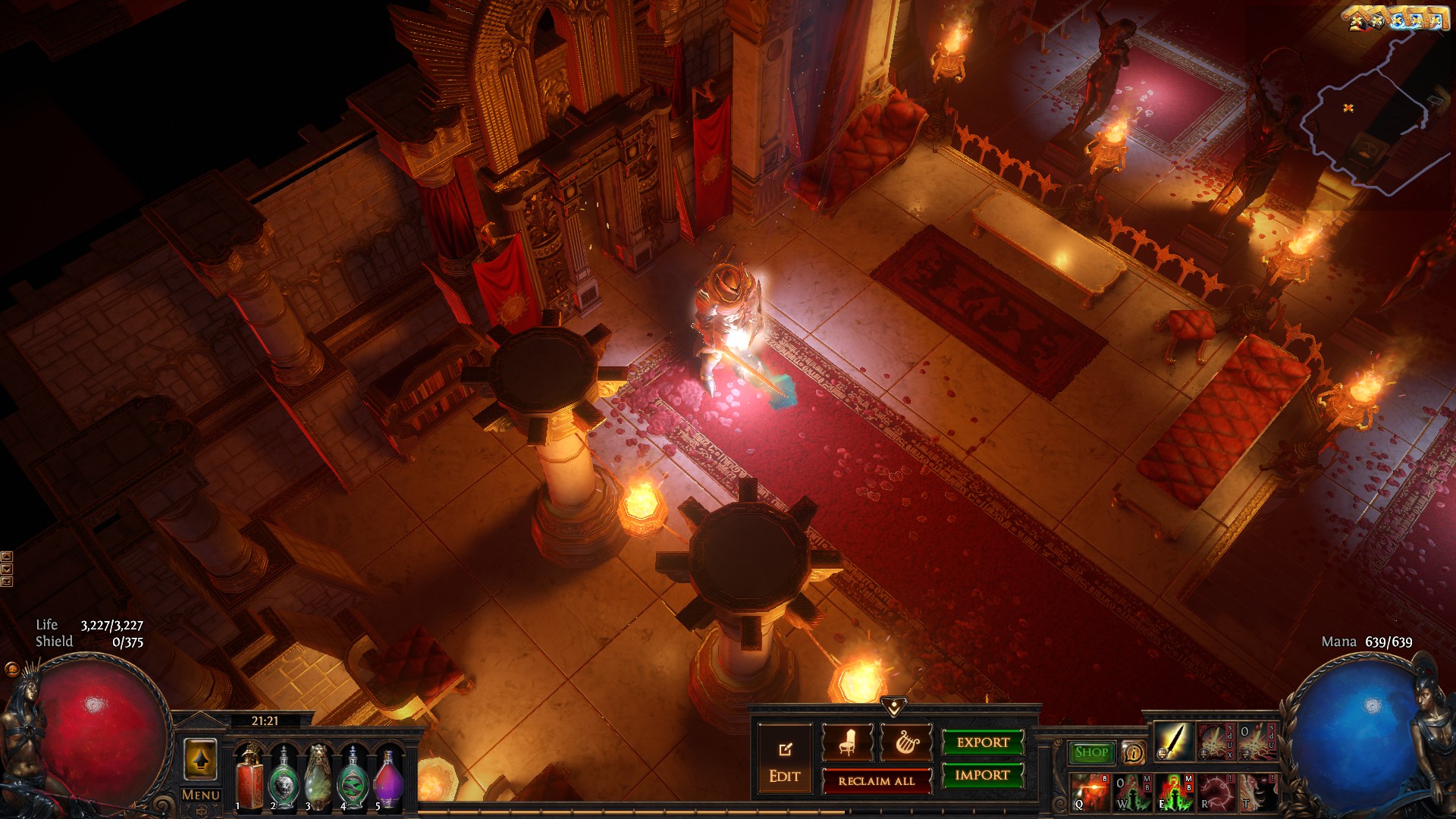The height and width of the screenshot is (819, 1456).
Task: Click the gold upward arrow button
Action: point(200,759)
